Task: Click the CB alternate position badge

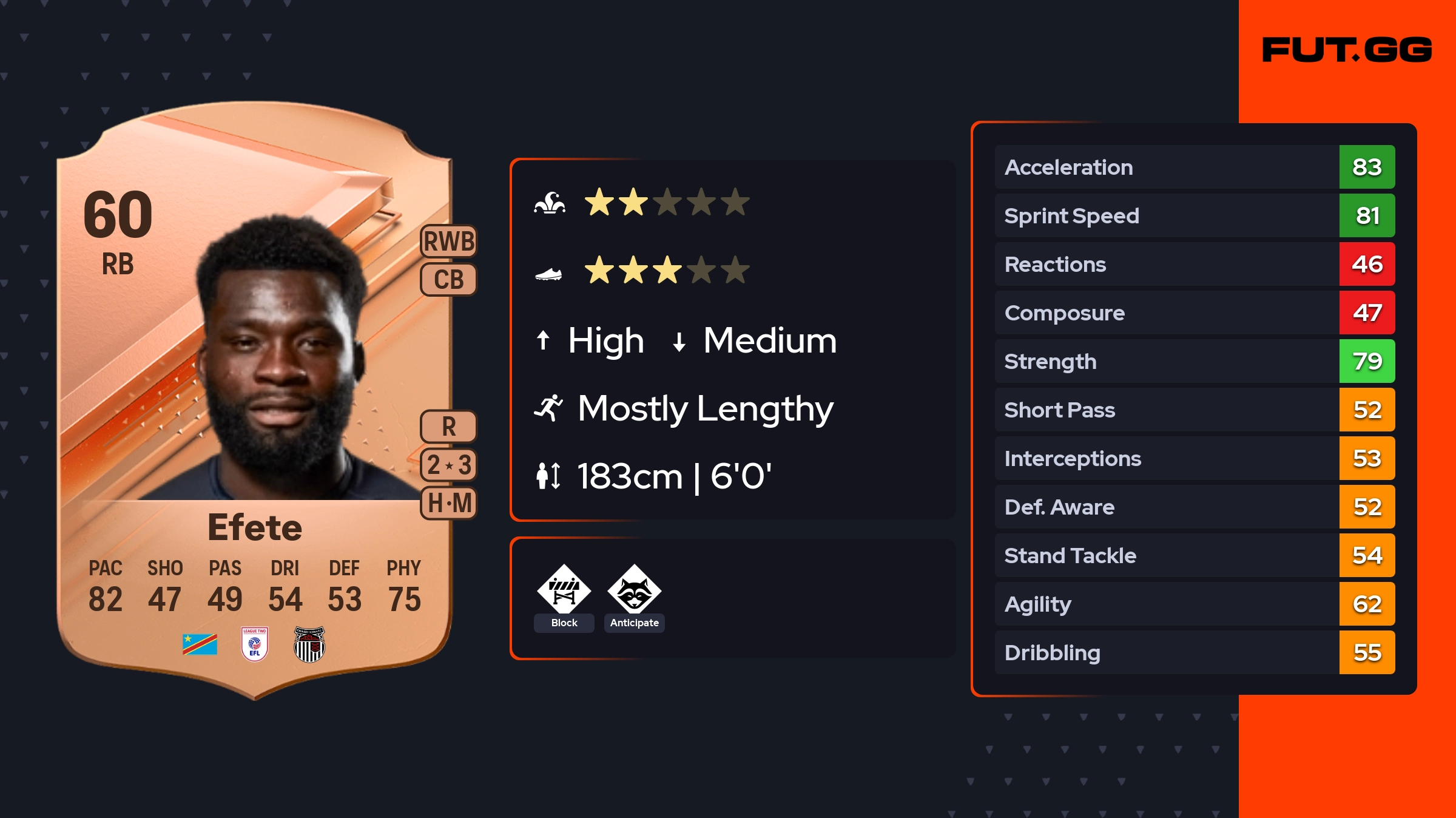Action: pos(449,280)
